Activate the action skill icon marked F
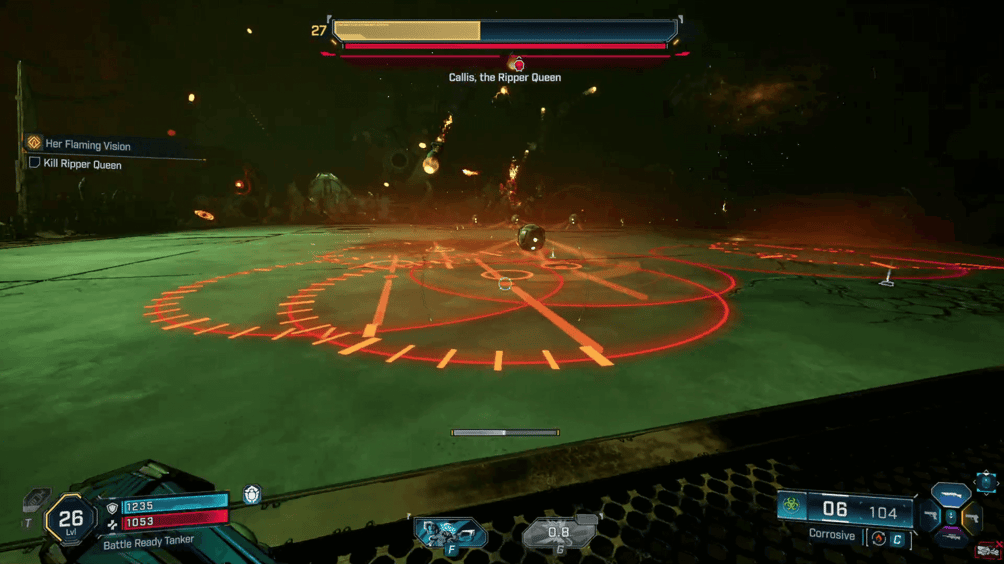 pos(449,531)
